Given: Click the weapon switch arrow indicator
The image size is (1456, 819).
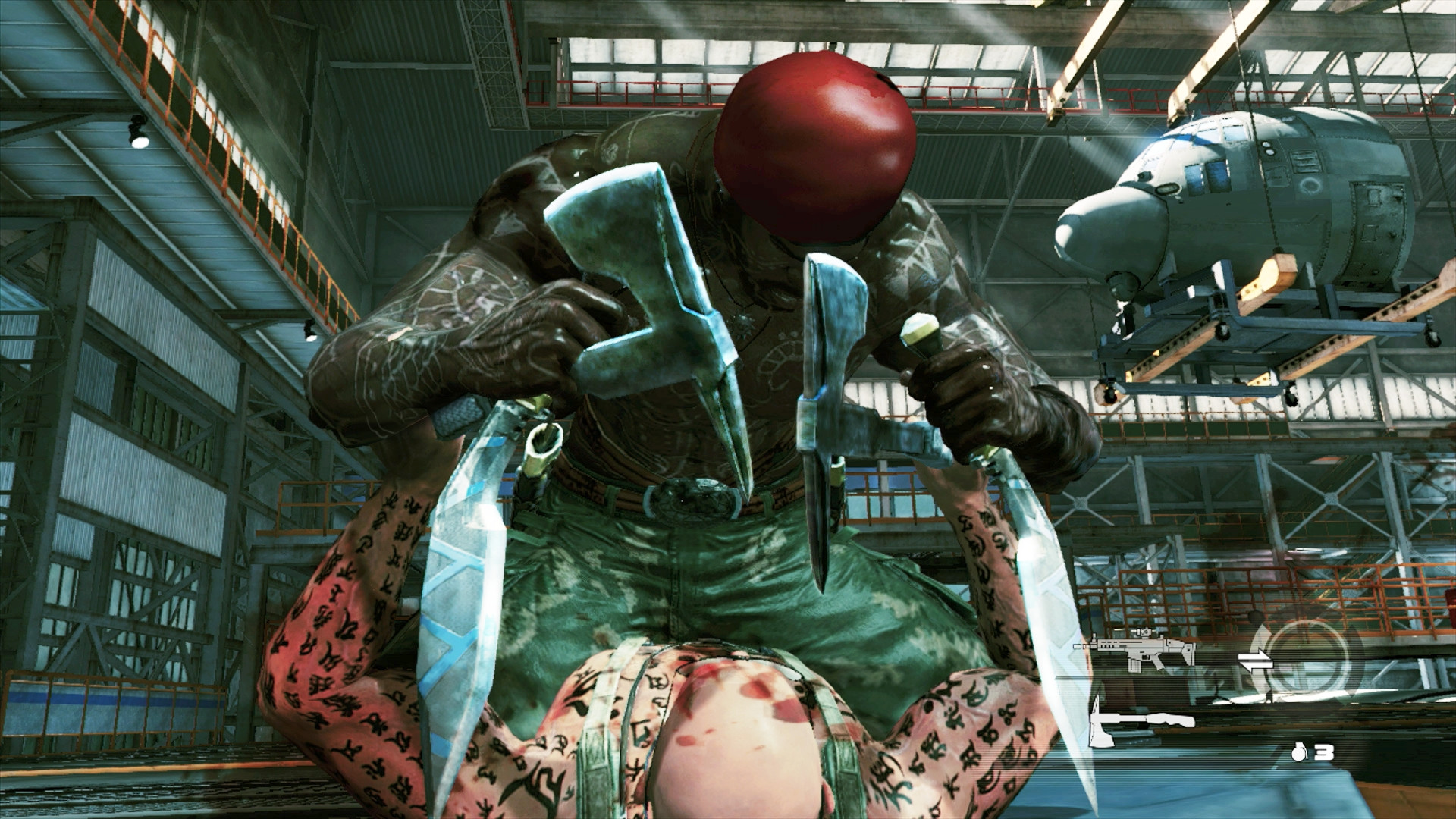Looking at the screenshot, I should (1255, 660).
